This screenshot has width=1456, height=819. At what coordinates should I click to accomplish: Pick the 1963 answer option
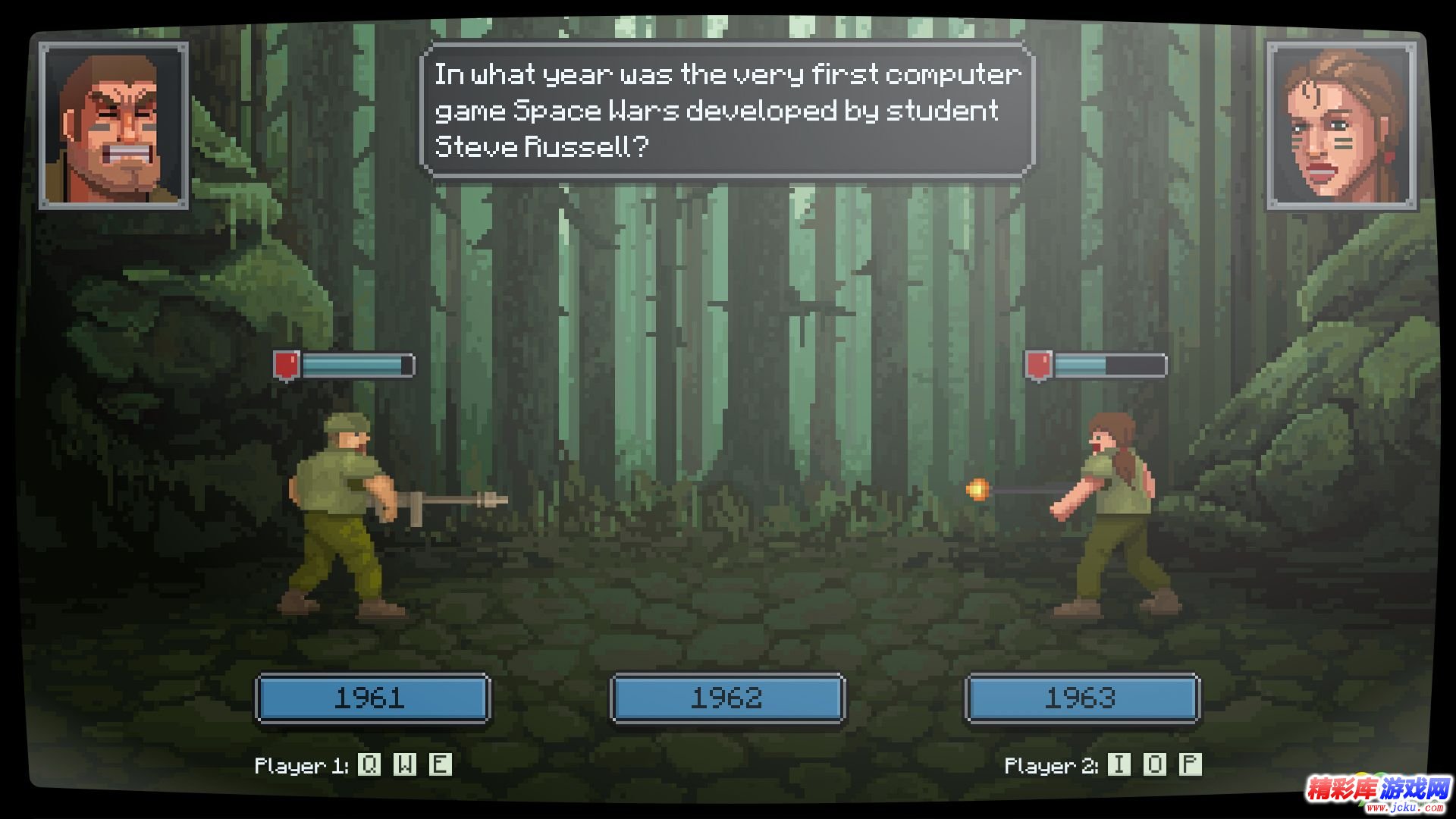1082,698
